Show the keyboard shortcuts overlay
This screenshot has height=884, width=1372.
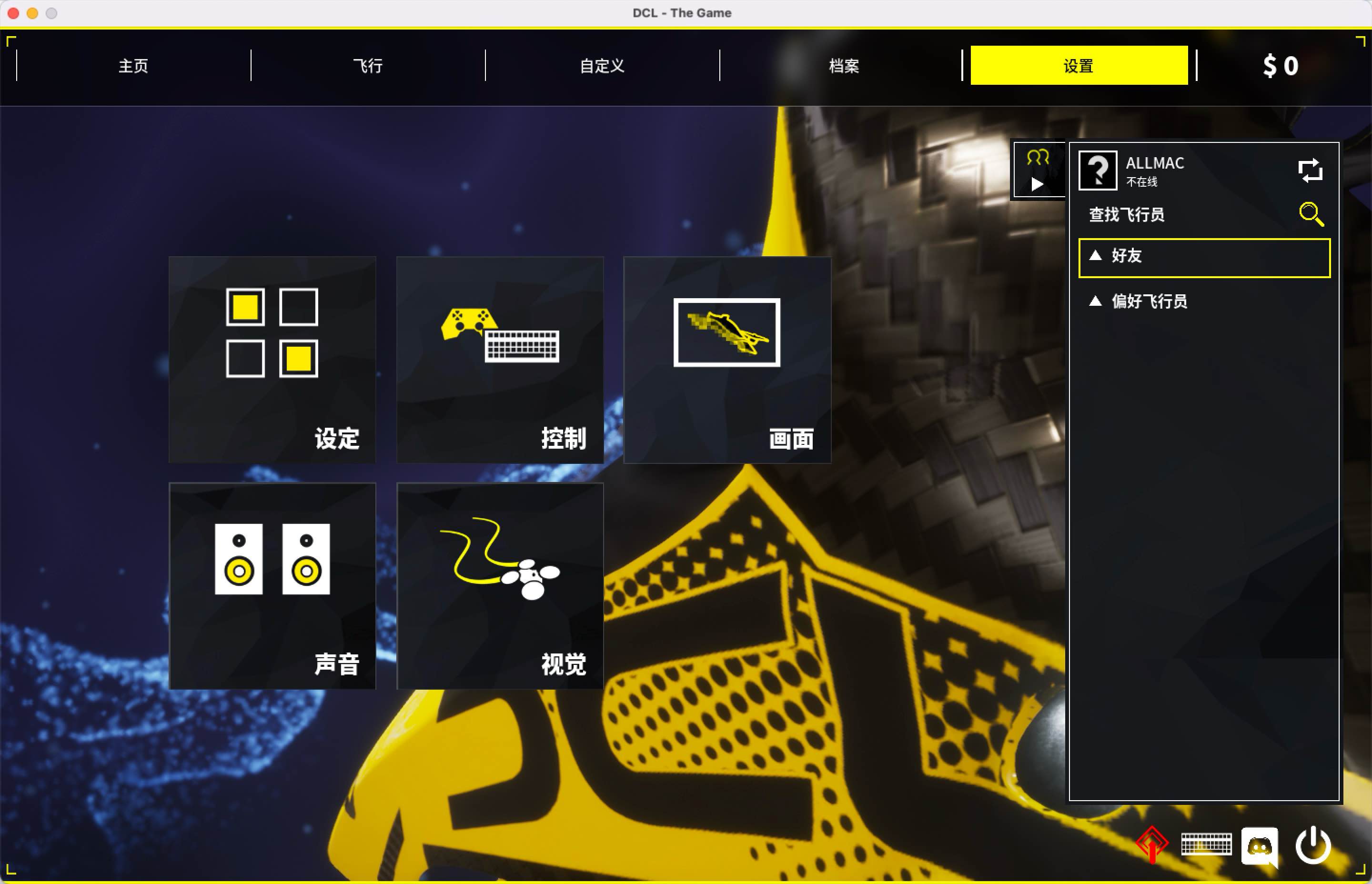[1206, 844]
